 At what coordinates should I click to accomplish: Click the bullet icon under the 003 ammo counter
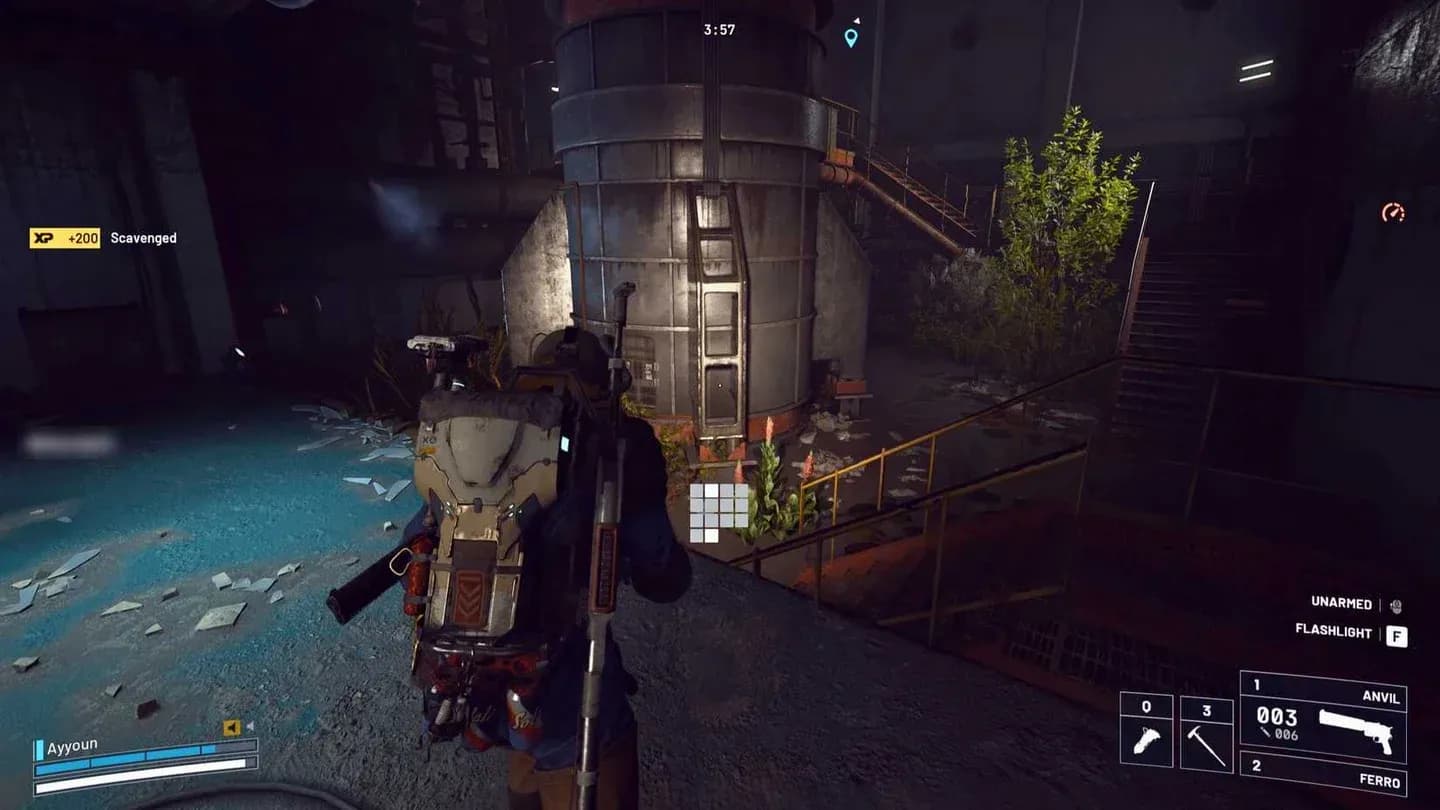click(1264, 733)
